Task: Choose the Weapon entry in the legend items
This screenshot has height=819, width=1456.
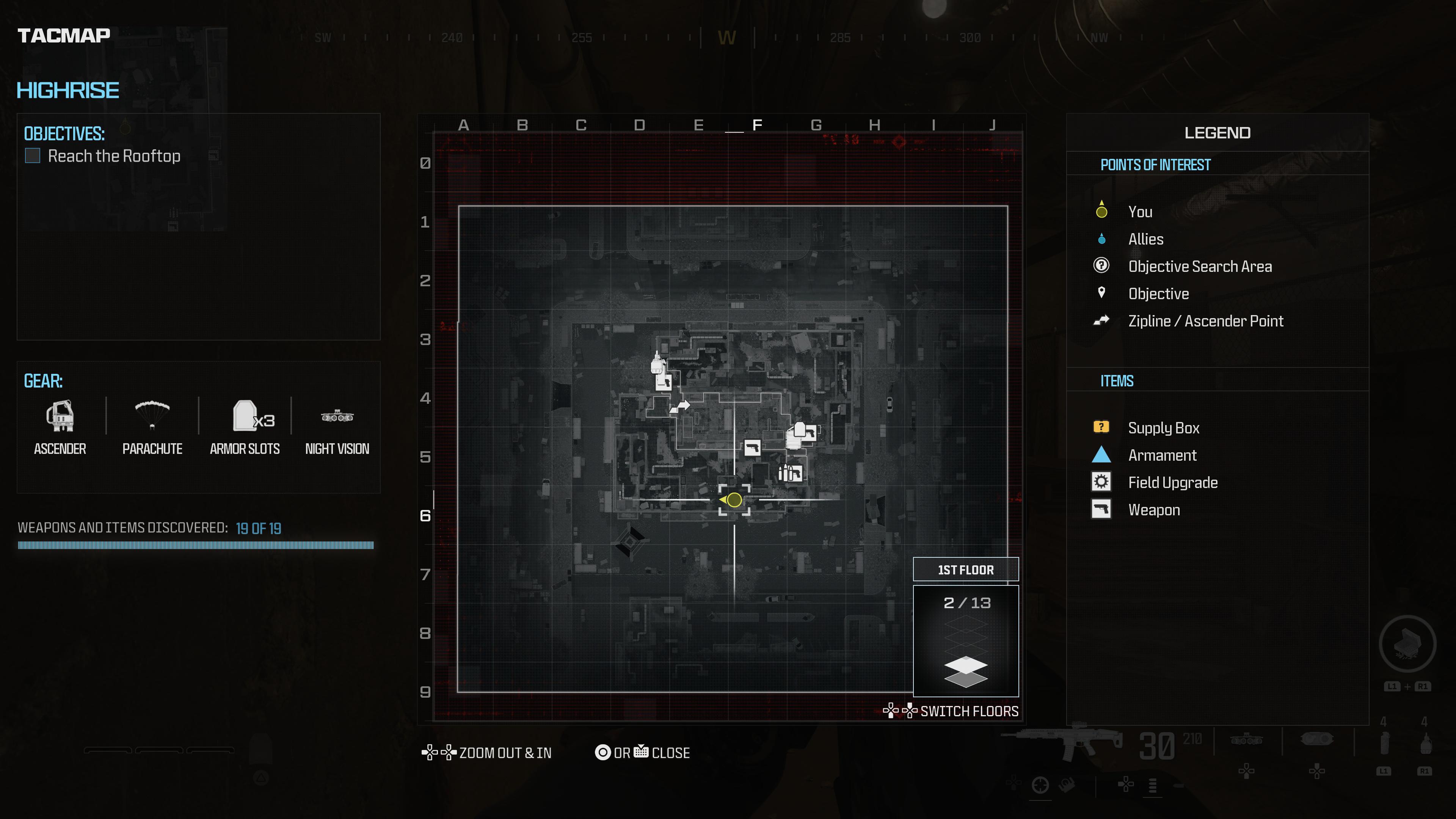Action: (1153, 510)
